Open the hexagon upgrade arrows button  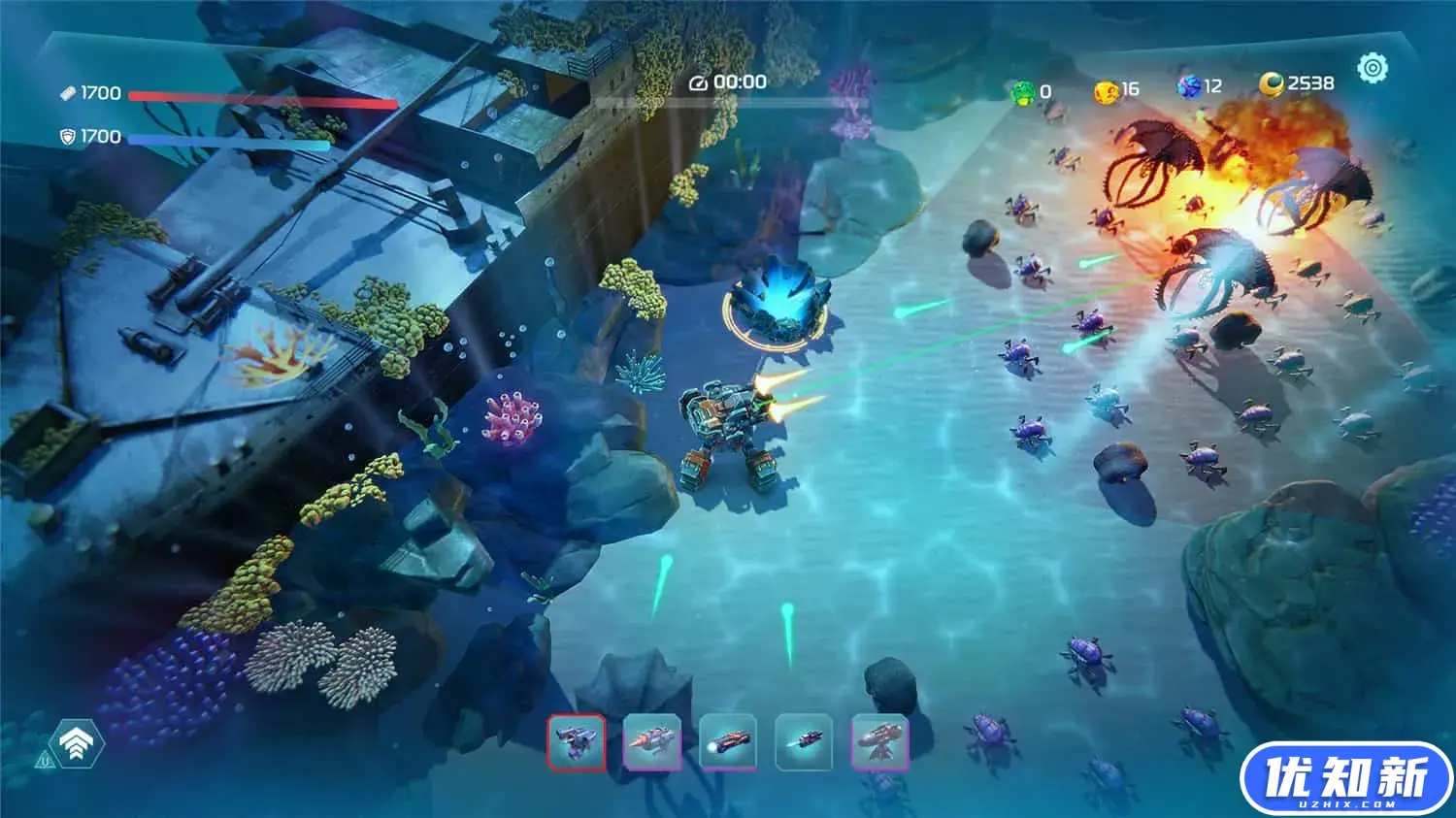pos(76,743)
